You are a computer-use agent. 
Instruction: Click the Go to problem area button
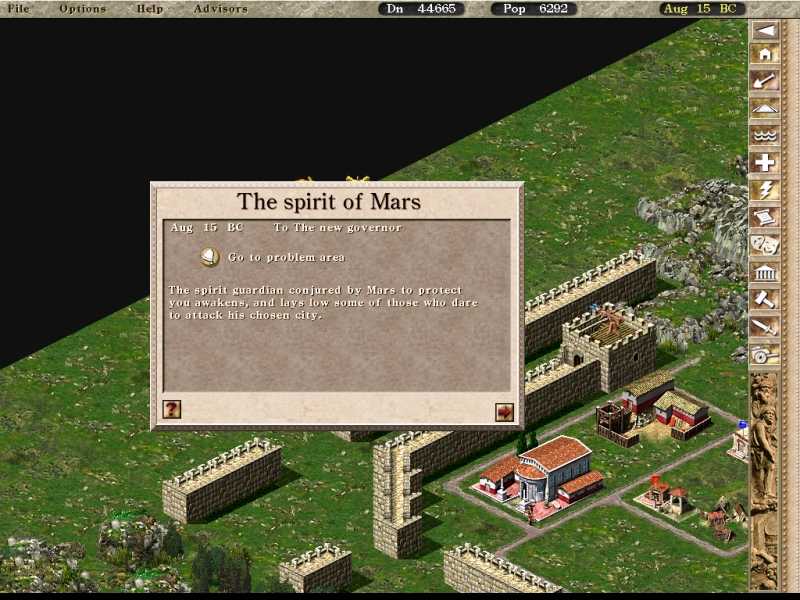(x=210, y=257)
